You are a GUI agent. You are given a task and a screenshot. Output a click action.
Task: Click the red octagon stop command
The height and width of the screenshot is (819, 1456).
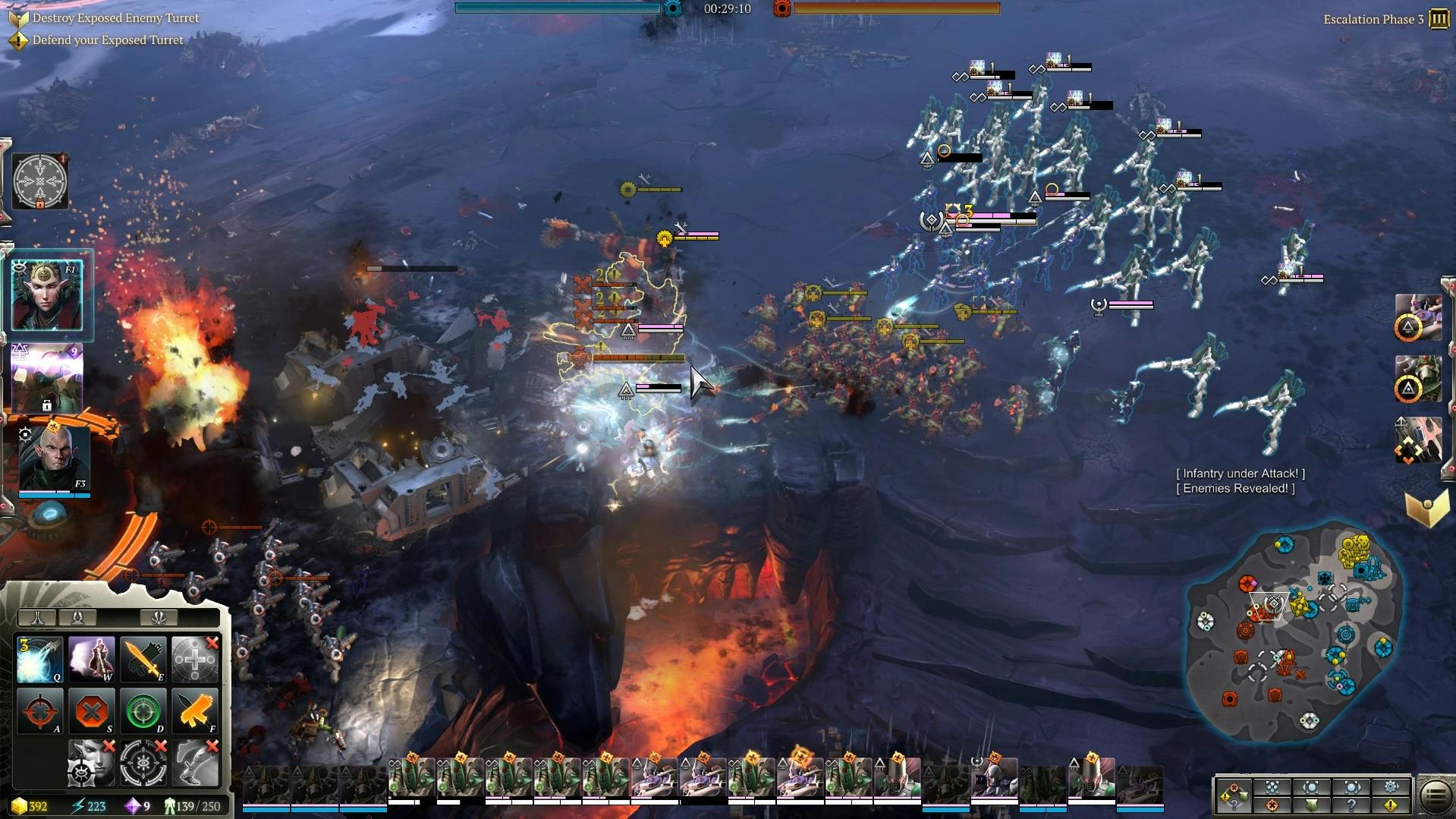pos(92,711)
